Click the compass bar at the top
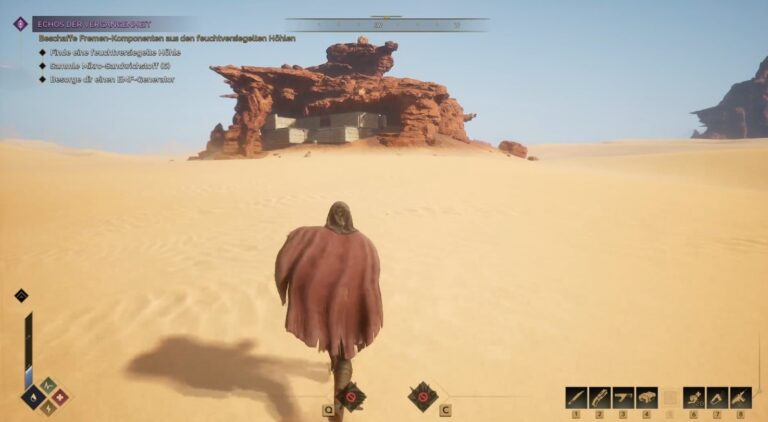The height and width of the screenshot is (422, 768). click(x=386, y=24)
